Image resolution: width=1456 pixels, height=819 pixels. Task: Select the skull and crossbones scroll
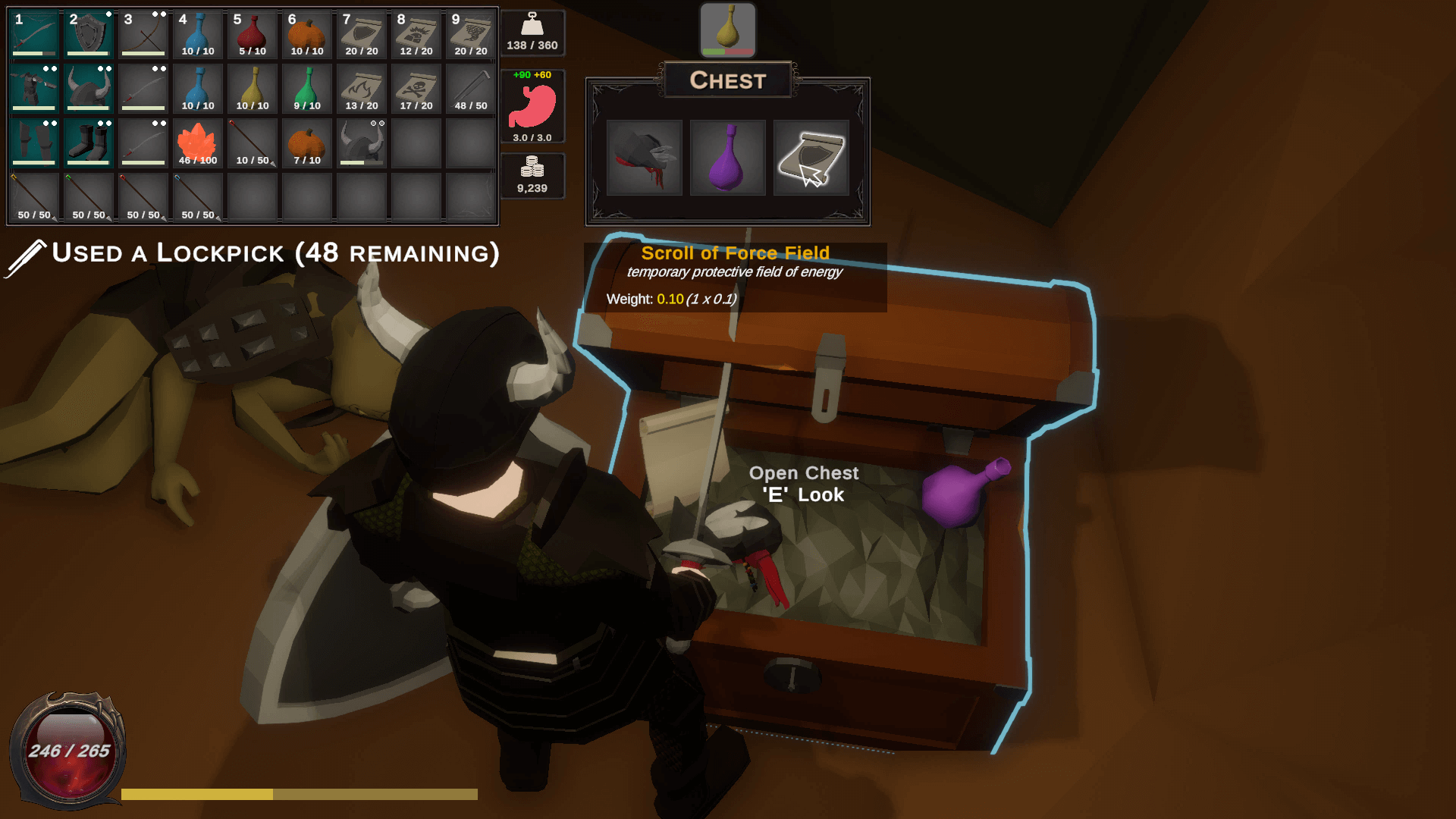coord(416,89)
